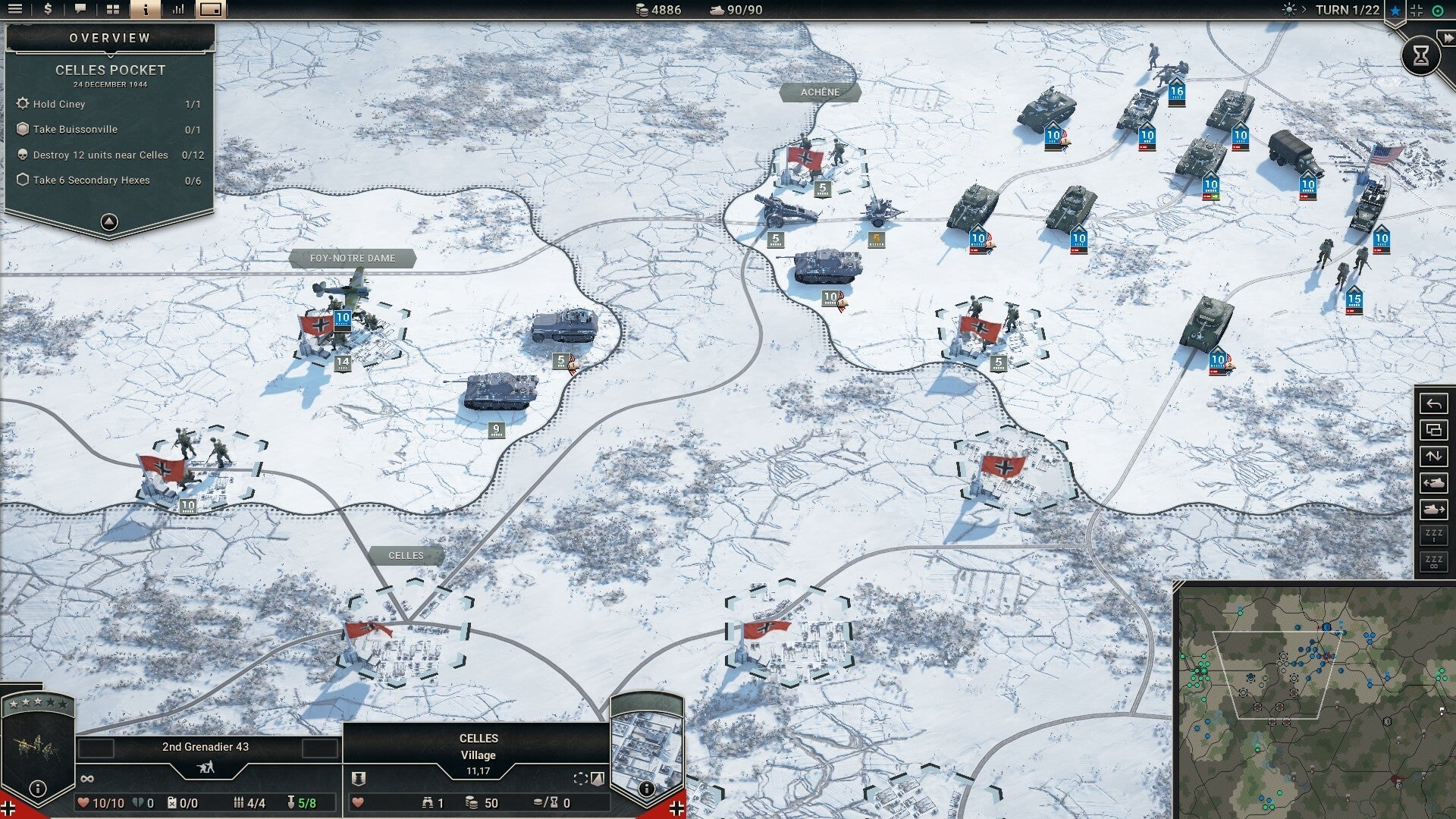Screen dimensions: 1456x819
Task: Open the main hamburger menu
Action: point(17,10)
